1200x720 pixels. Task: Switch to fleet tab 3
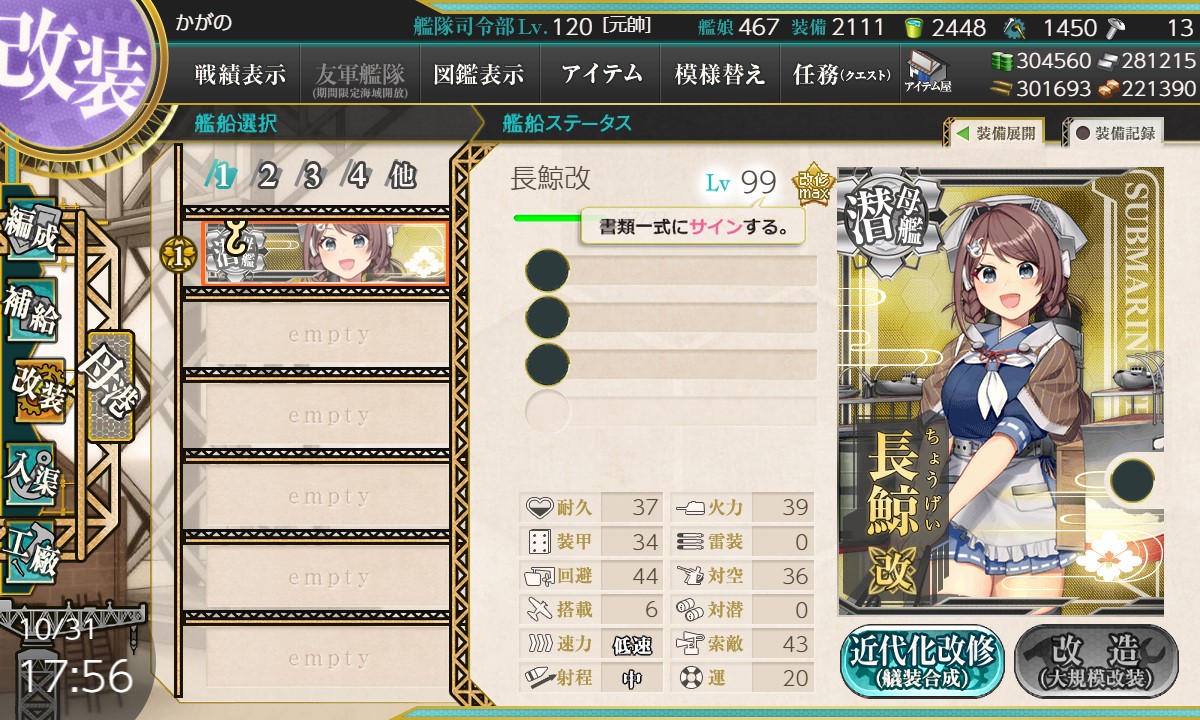coord(312,177)
